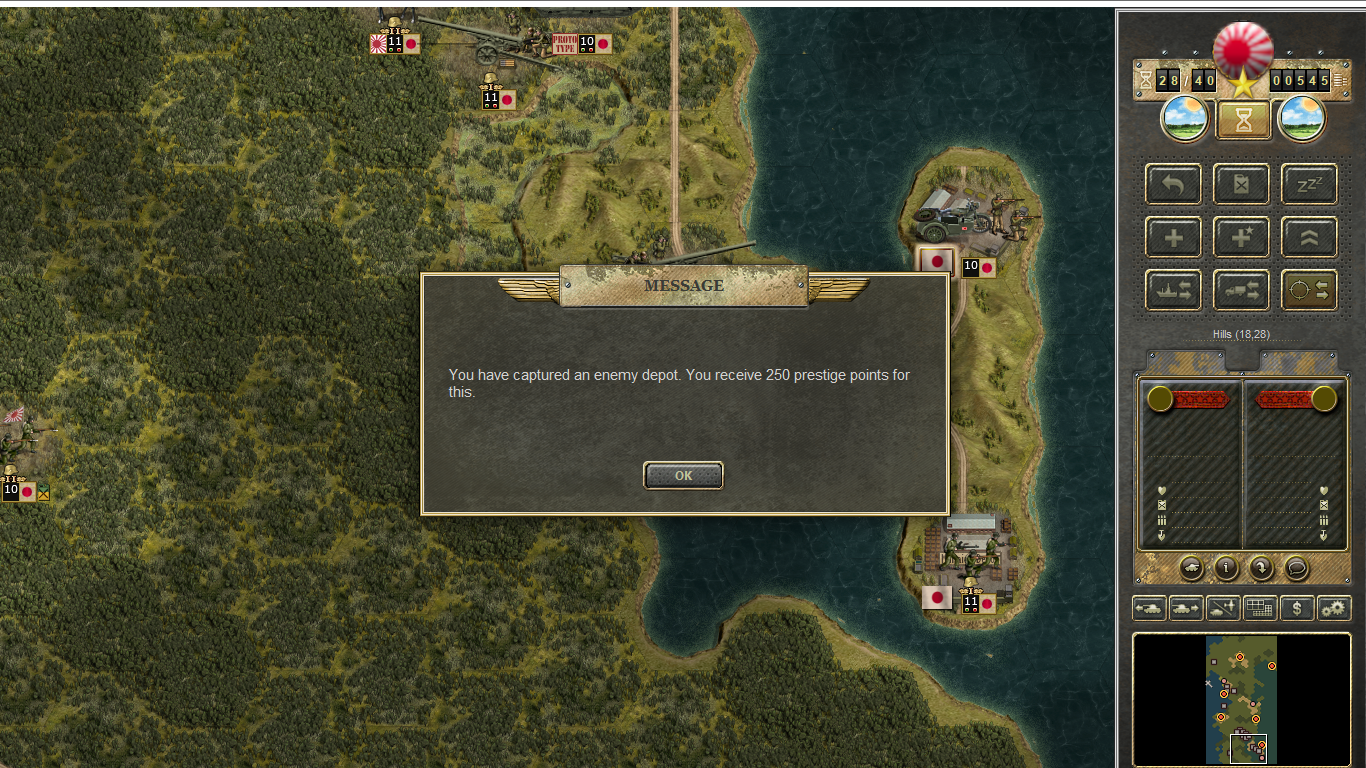Confirm the depot message with OK
Viewport: 1366px width, 768px height.
point(683,476)
